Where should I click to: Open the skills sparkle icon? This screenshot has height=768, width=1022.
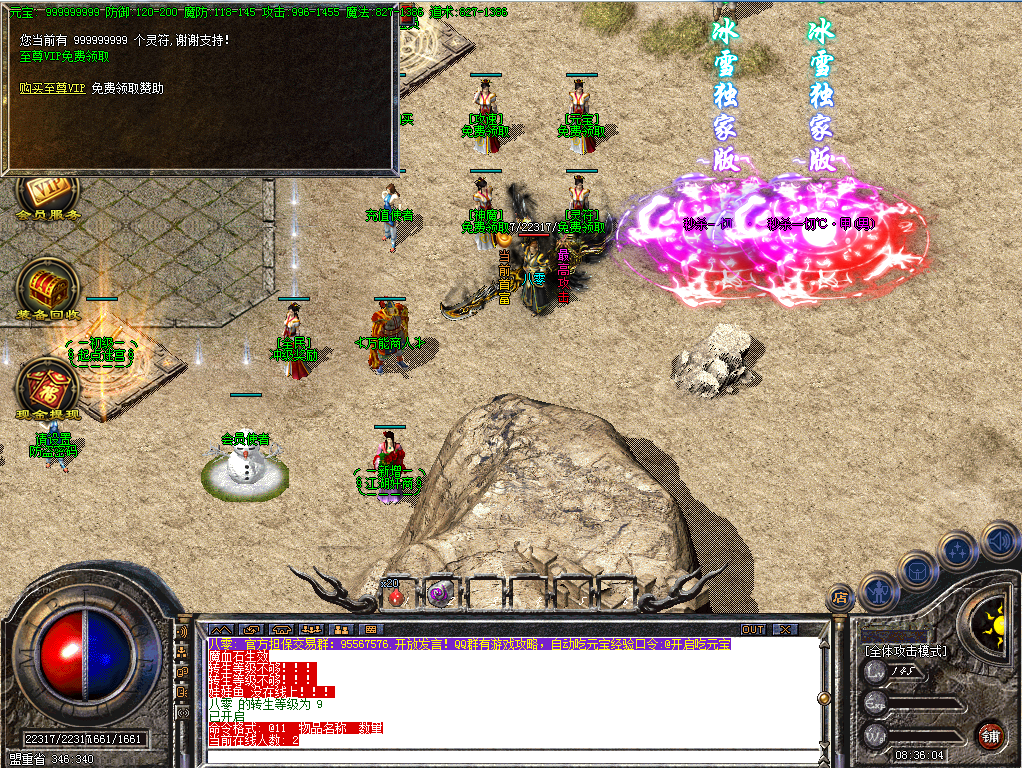click(958, 549)
